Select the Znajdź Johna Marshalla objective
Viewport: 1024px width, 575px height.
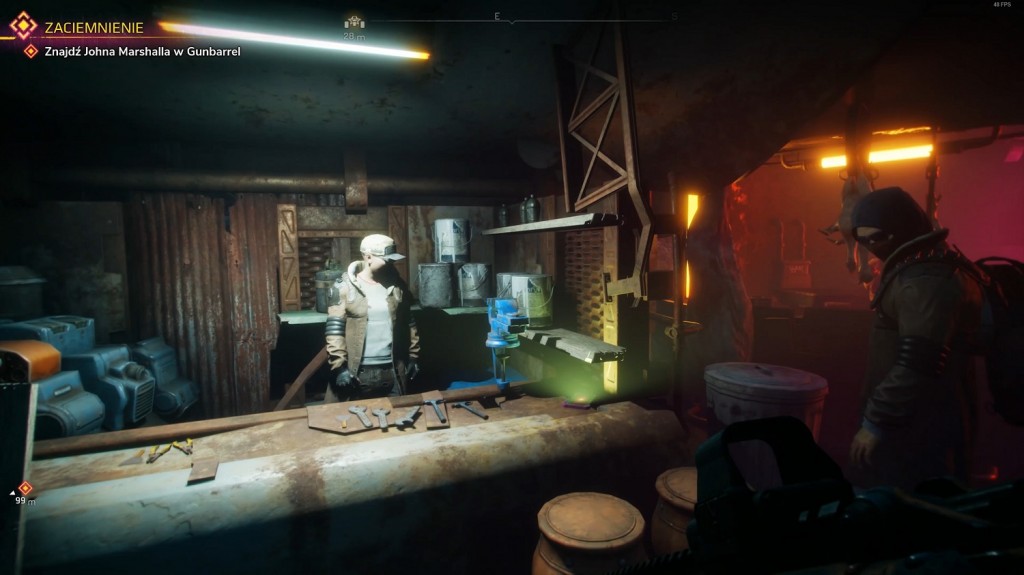click(x=142, y=51)
